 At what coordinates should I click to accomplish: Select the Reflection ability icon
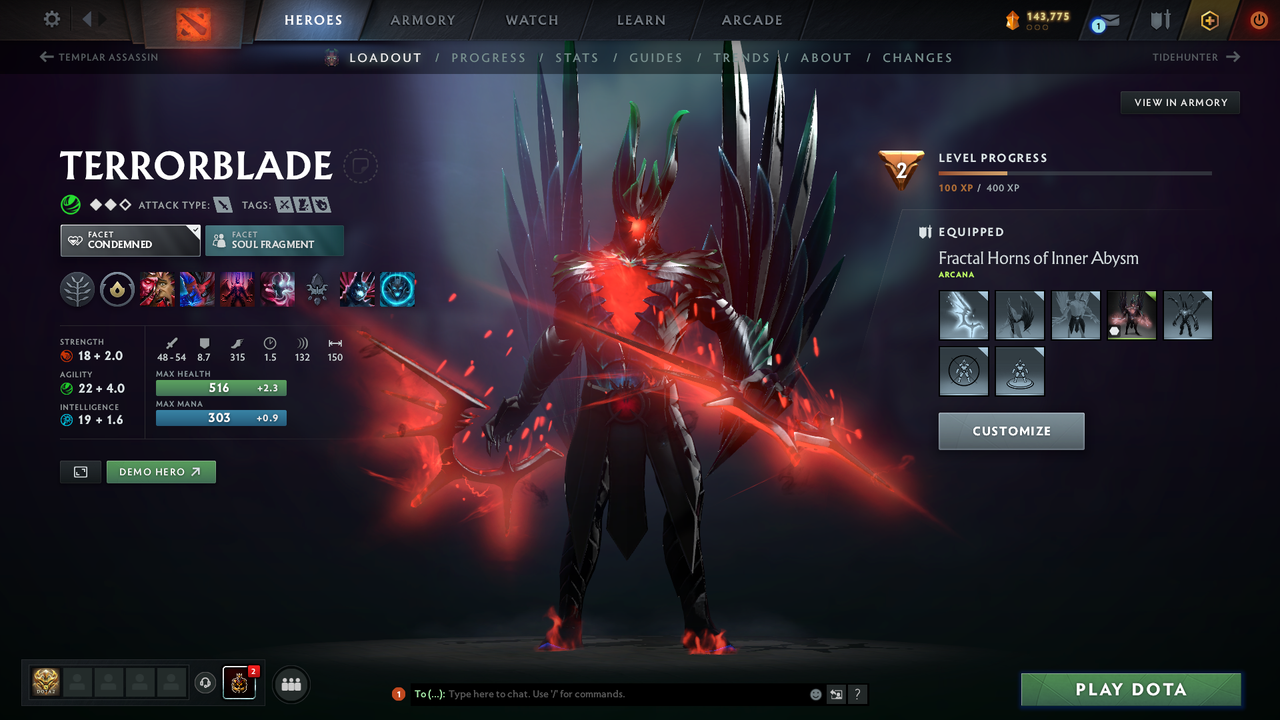coord(157,290)
